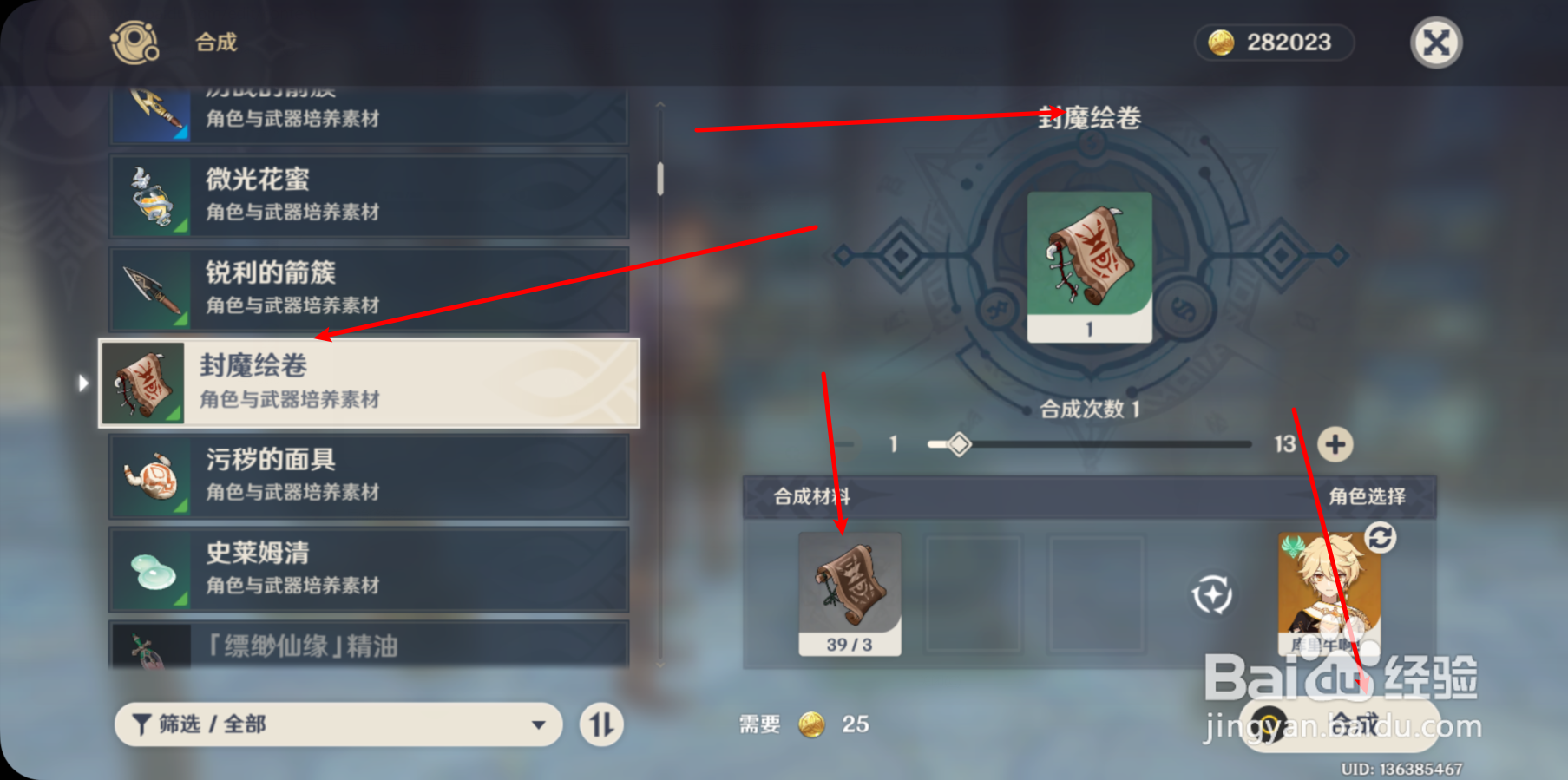Click the material list scrollbar
Screen dimensions: 1568x780
point(660,178)
